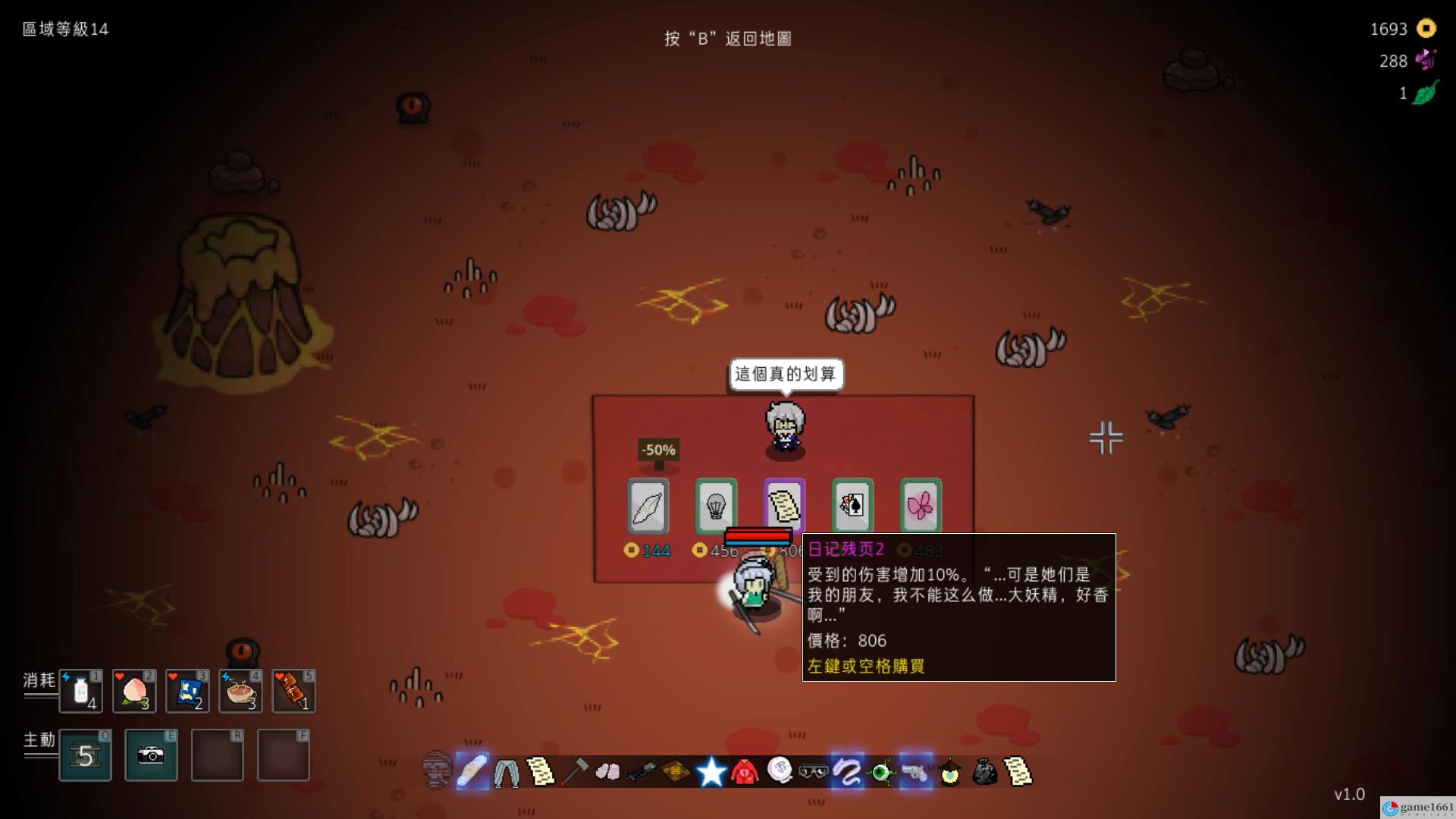Select the black garbage bag item
The width and height of the screenshot is (1456, 819).
coord(984,772)
